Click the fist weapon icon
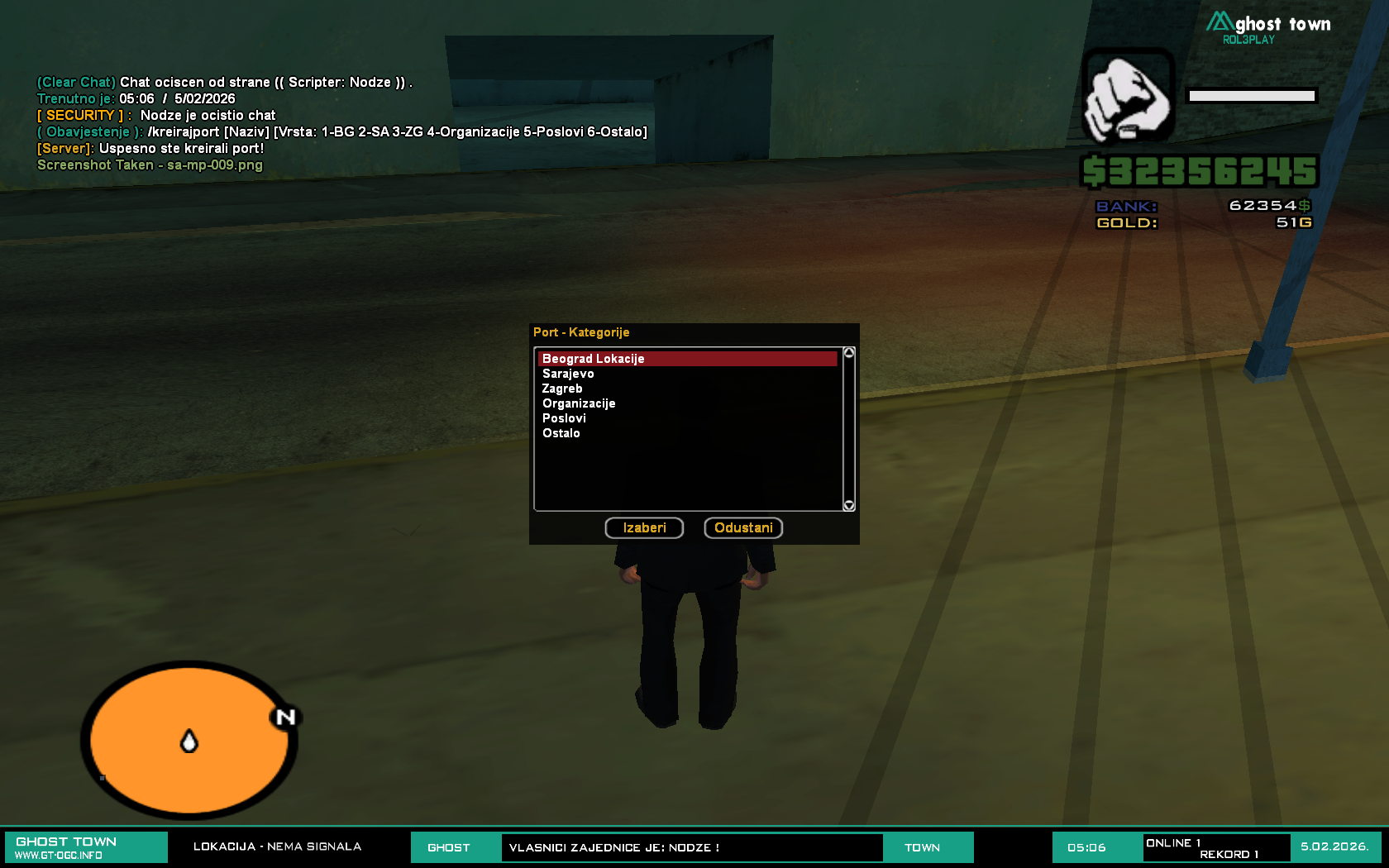Viewport: 1389px width, 868px height. click(x=1128, y=97)
